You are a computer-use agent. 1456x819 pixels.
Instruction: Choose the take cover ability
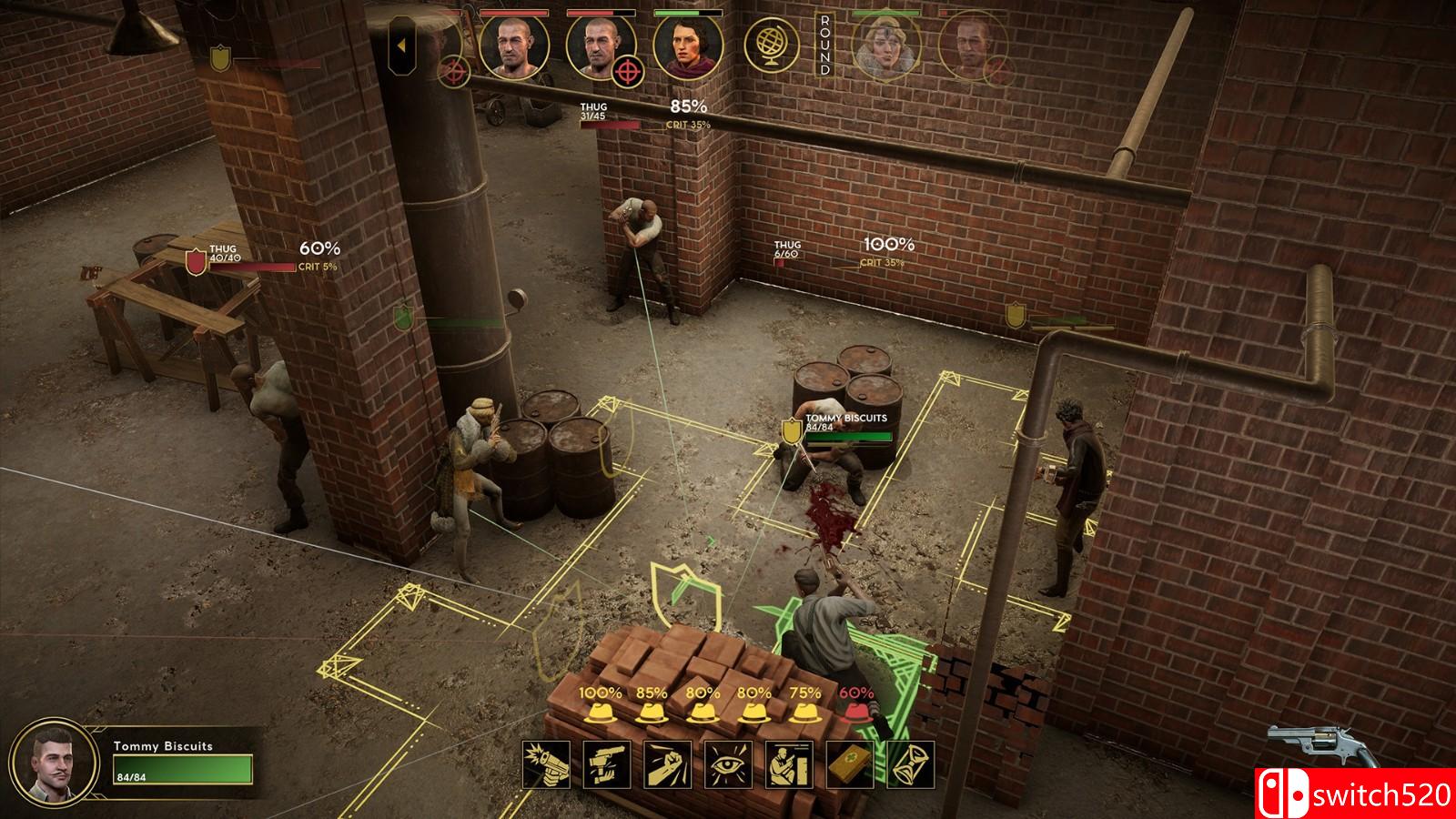click(789, 764)
